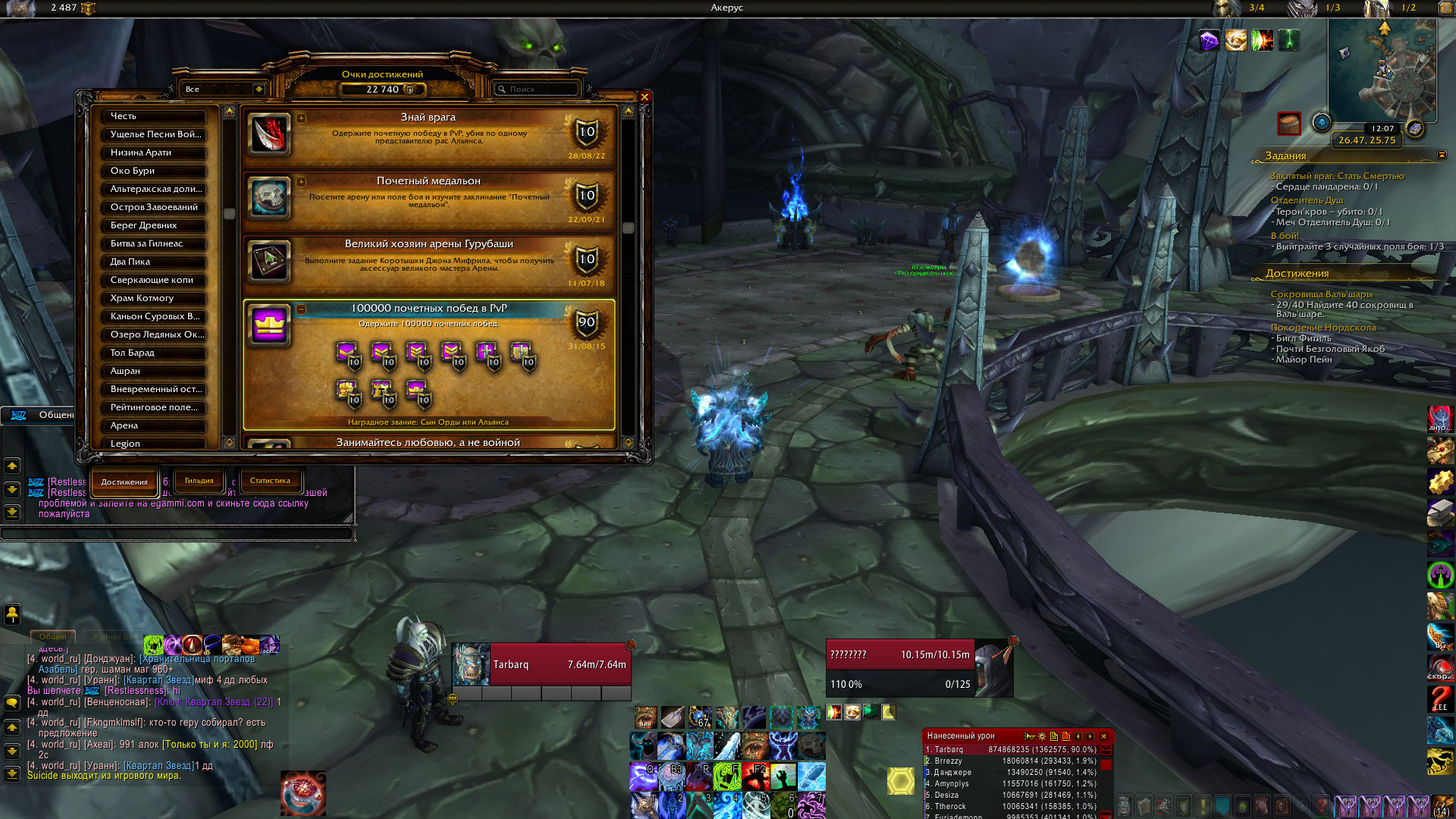Viewport: 1456px width, 819px height.
Task: Select the Ашран category
Action: coord(154,371)
